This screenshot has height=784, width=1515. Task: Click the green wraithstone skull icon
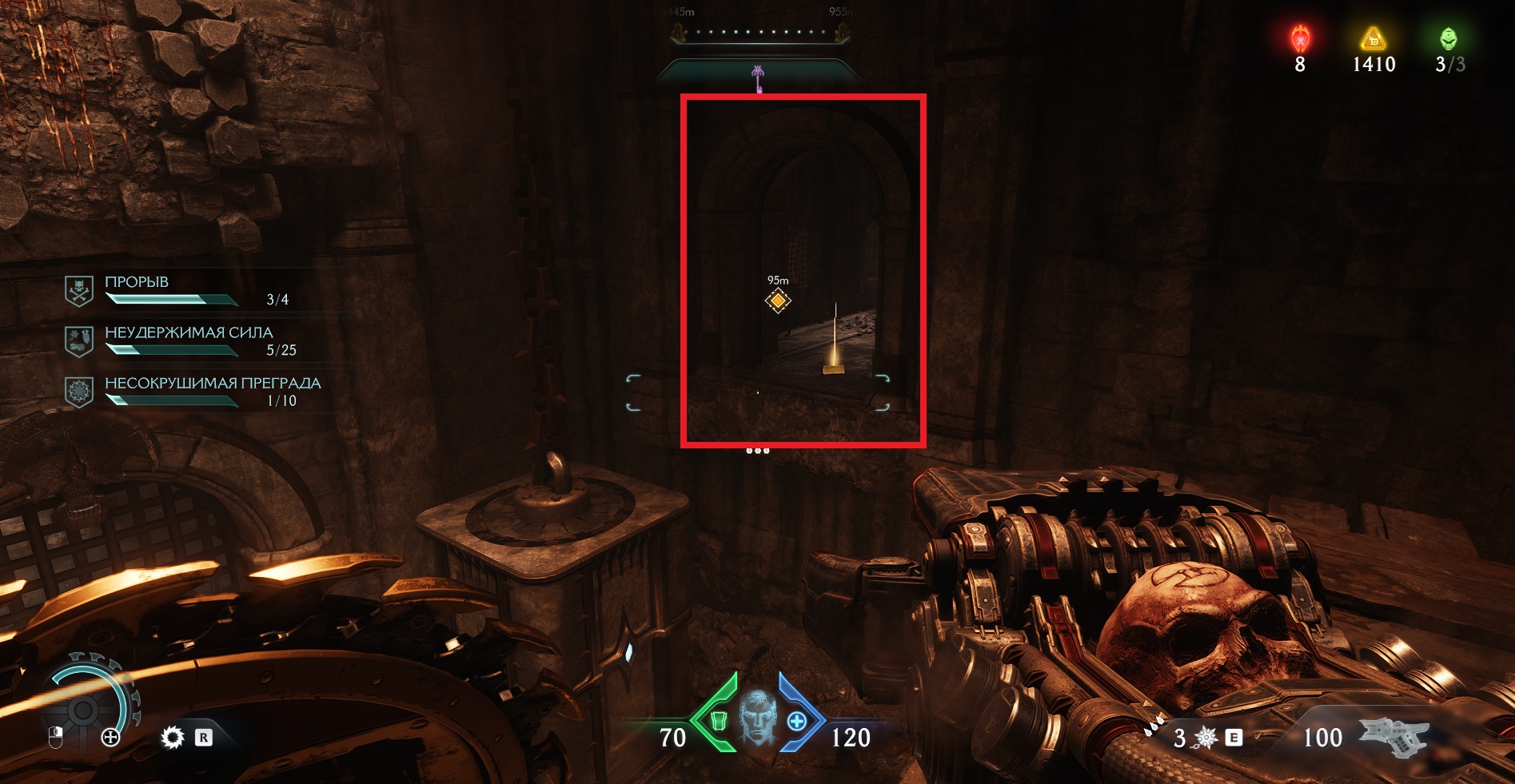tap(1448, 38)
